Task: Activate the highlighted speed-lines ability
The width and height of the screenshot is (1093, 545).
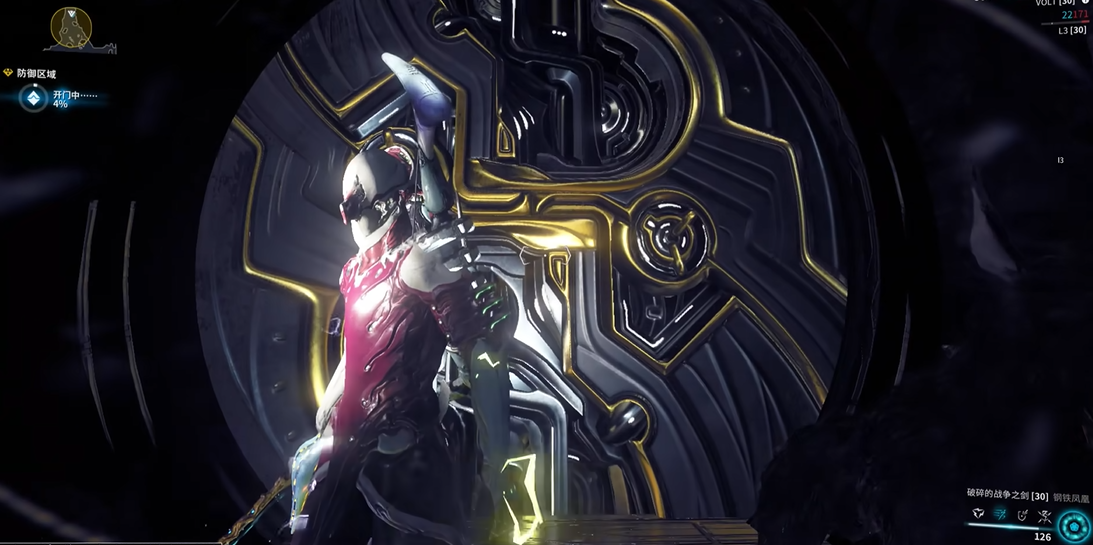Action: 1000,514
